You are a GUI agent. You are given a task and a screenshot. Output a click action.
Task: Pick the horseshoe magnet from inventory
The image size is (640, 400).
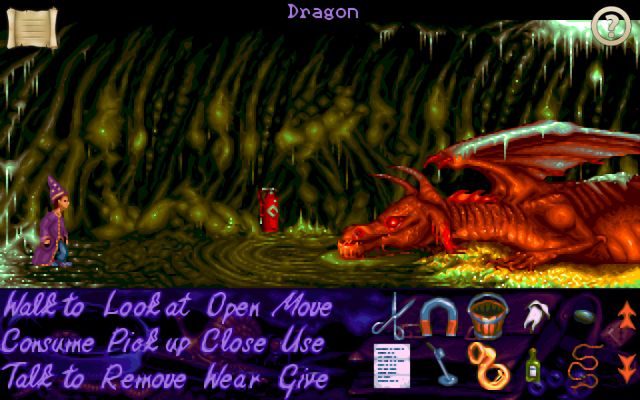click(438, 316)
